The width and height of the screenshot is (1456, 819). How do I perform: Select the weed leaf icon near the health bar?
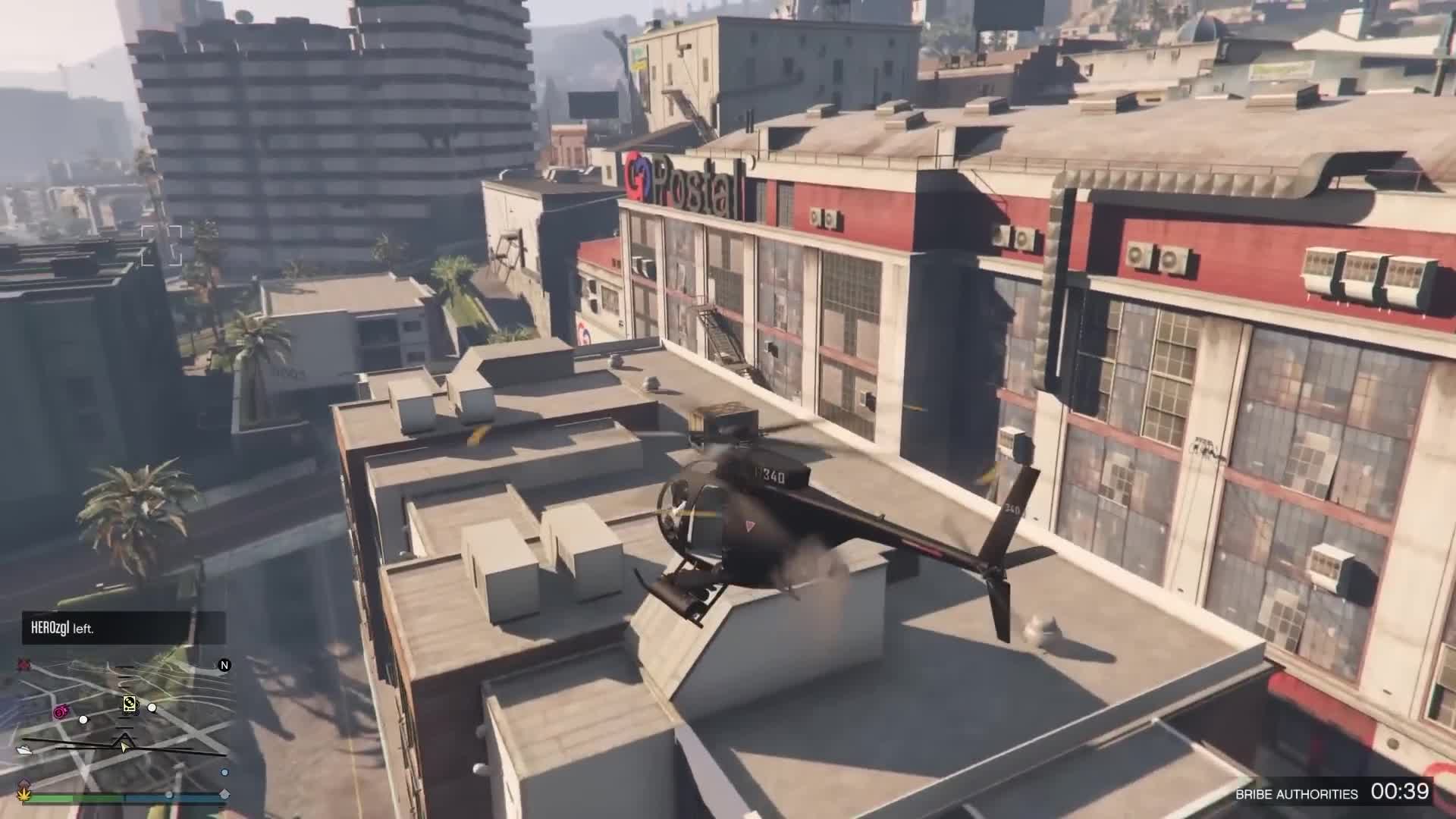tap(24, 796)
